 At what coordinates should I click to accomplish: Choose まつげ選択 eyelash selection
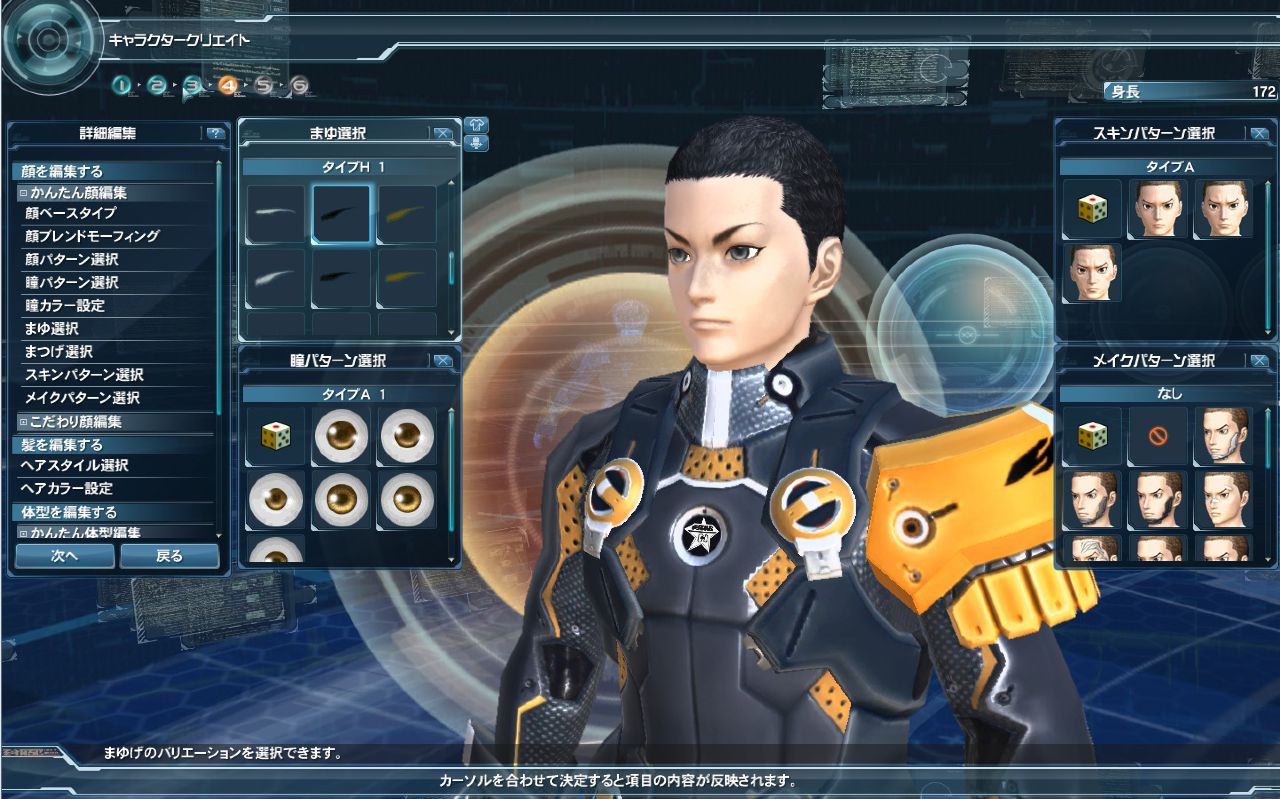[58, 351]
